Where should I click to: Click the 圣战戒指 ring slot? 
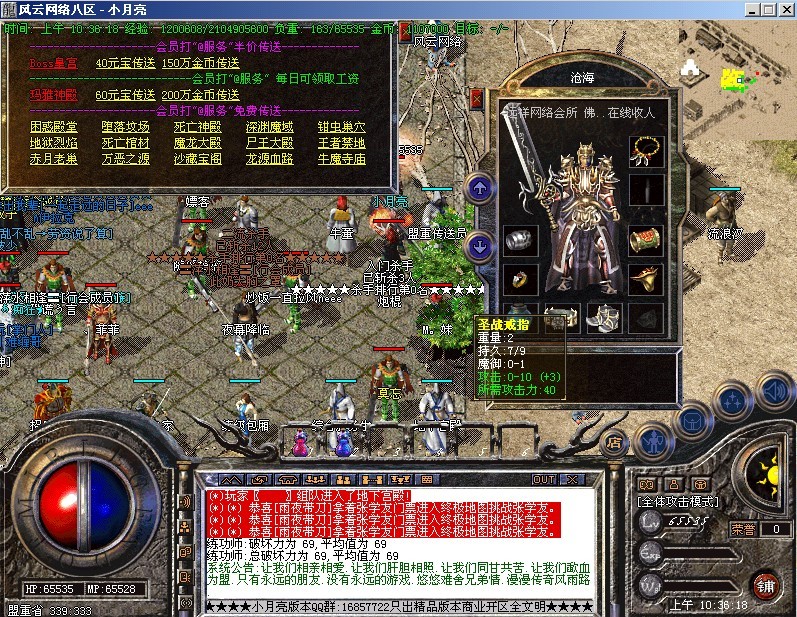point(520,280)
